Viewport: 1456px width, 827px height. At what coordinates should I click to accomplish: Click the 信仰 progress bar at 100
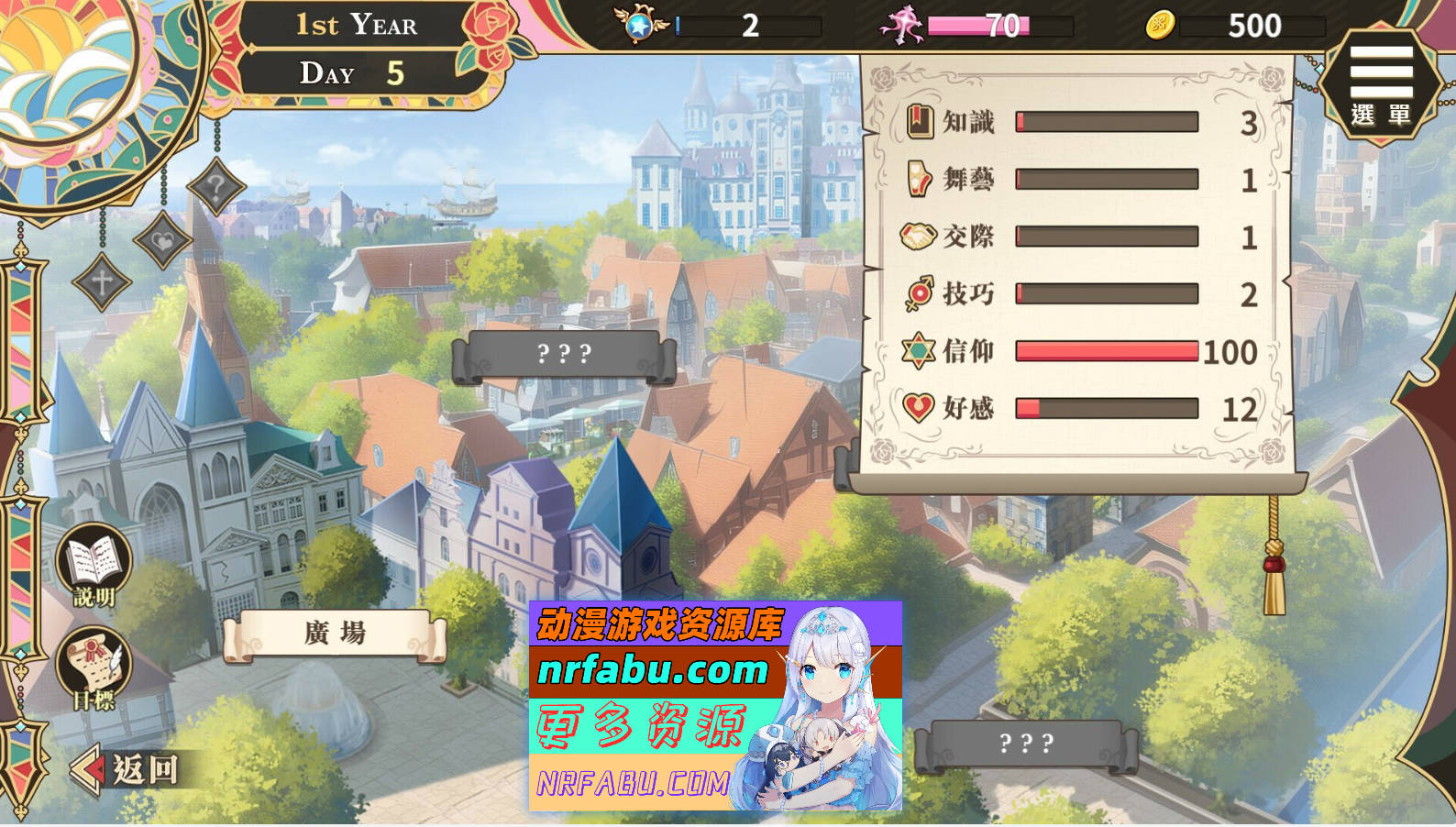(1105, 351)
